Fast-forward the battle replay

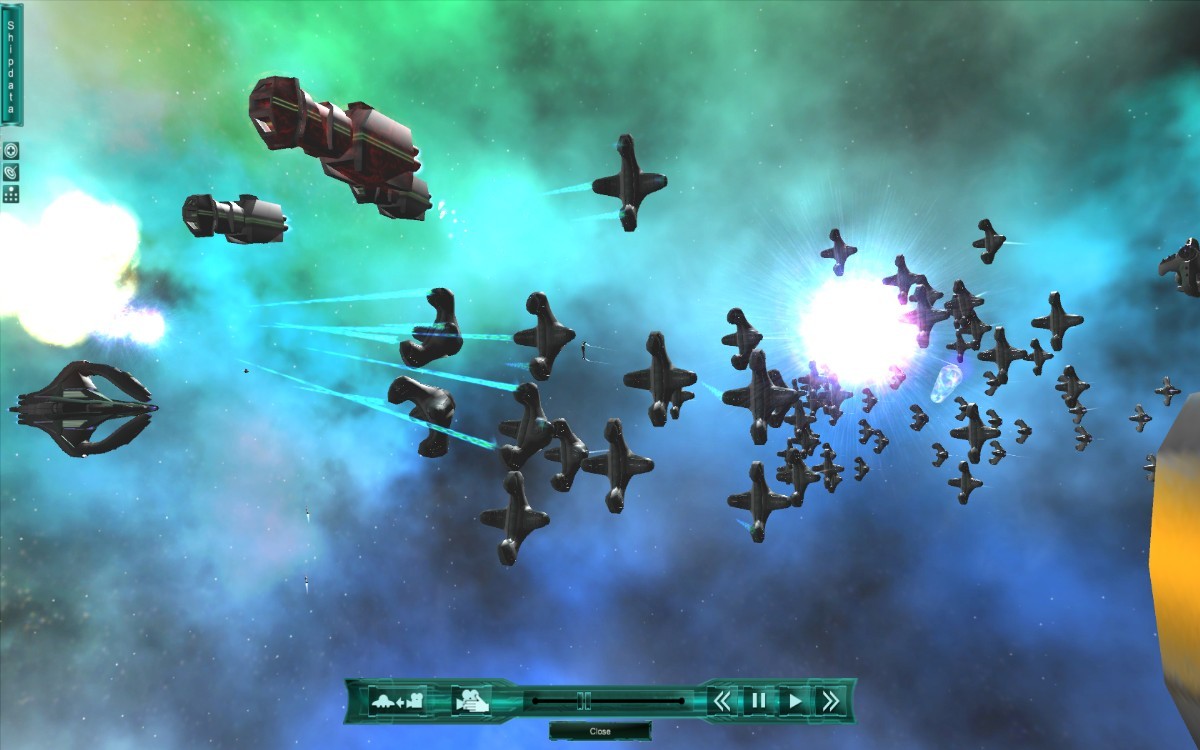(x=829, y=701)
